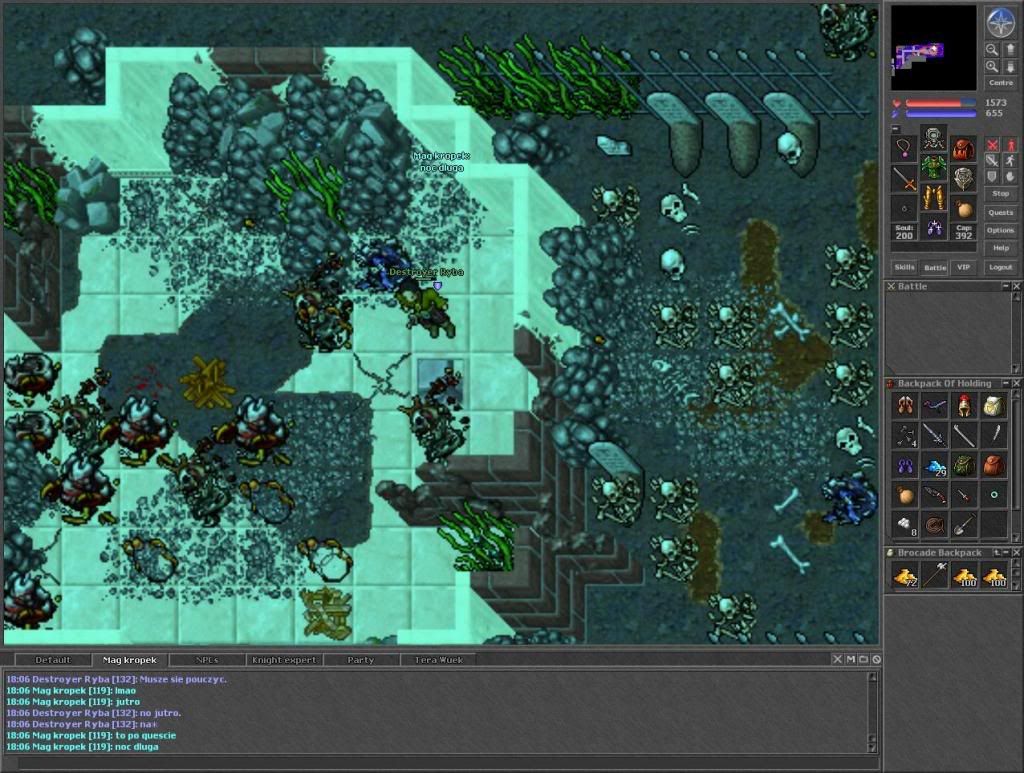The image size is (1024, 773).
Task: Click the Logout button
Action: coord(1000,267)
